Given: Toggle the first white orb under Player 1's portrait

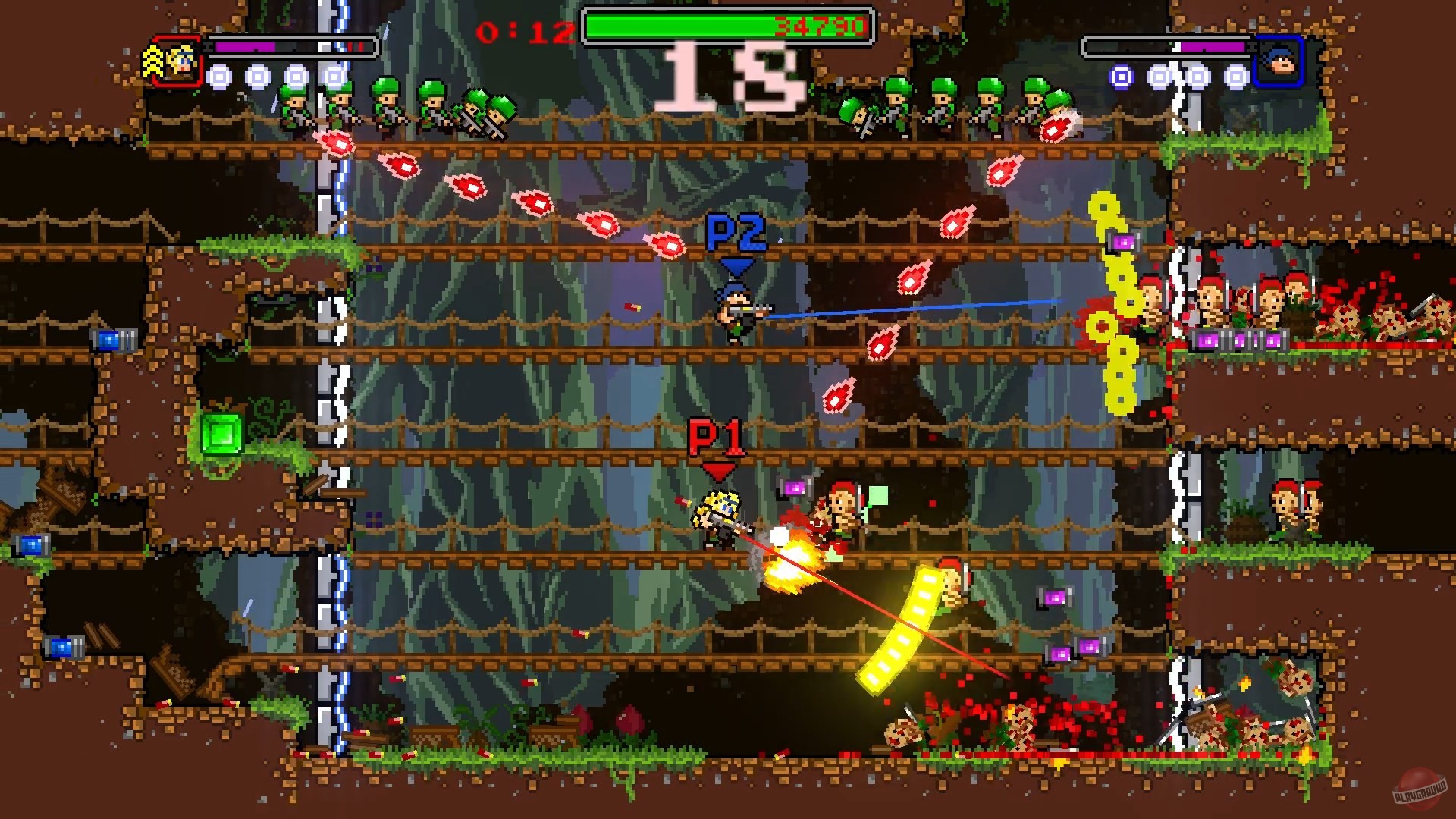Looking at the screenshot, I should click(220, 78).
